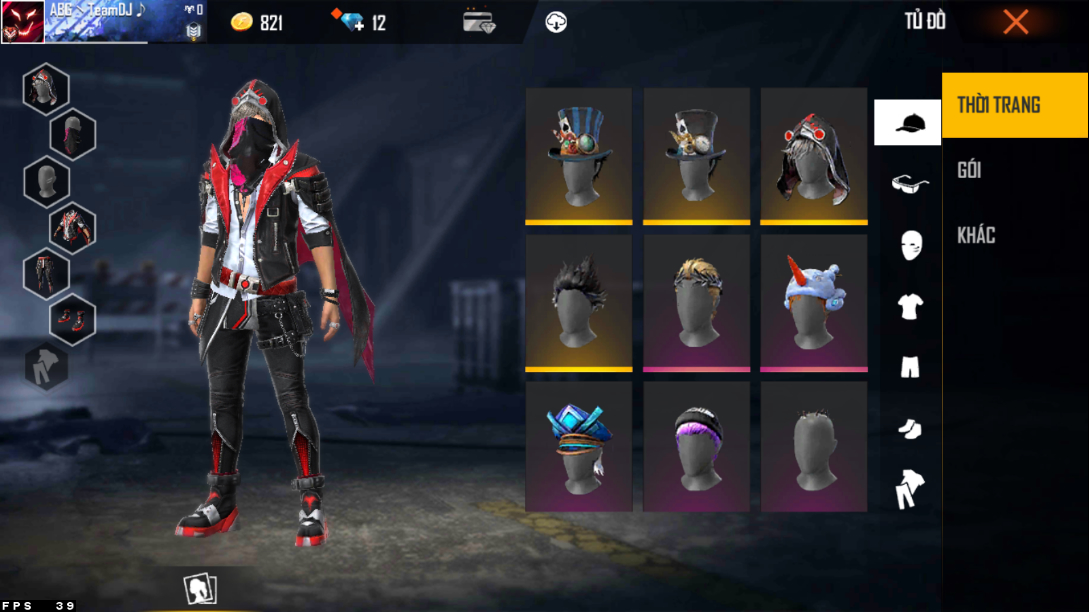Select the shorts bottoms category
This screenshot has height=612, width=1089.
[x=909, y=367]
